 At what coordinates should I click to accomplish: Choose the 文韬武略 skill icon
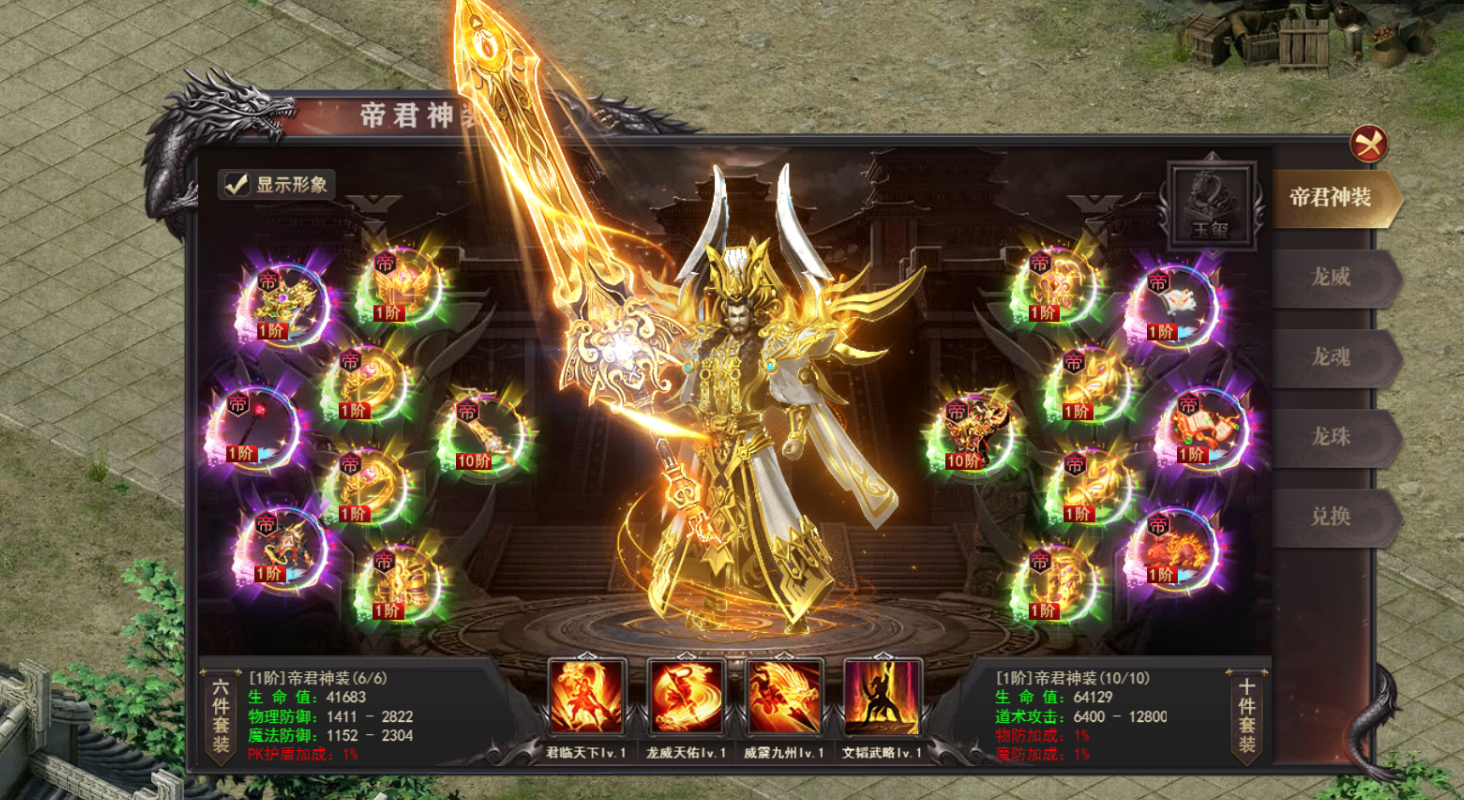pyautogui.click(x=882, y=696)
